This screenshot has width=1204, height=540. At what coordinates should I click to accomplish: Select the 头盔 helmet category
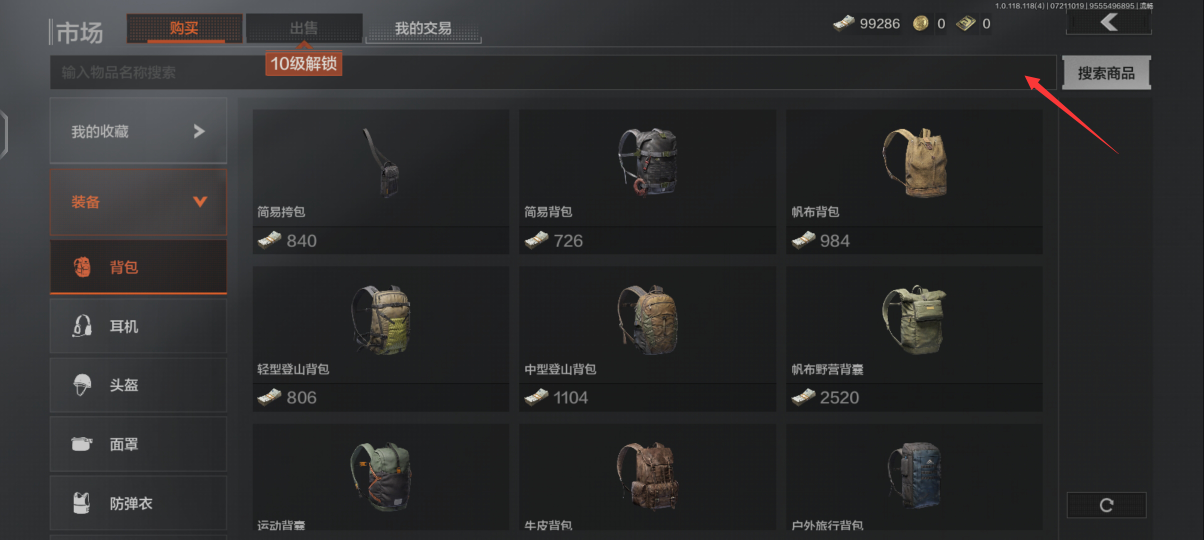[138, 385]
